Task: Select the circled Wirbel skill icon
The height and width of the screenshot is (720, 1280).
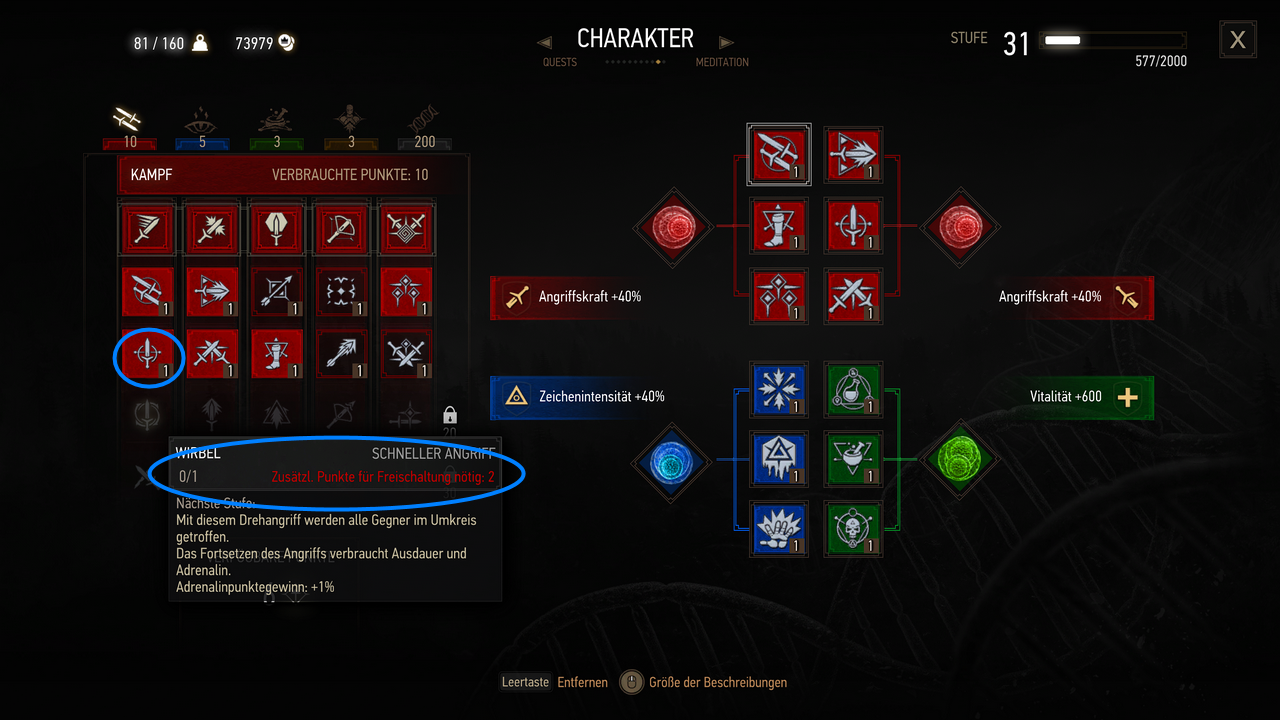Action: click(x=147, y=357)
